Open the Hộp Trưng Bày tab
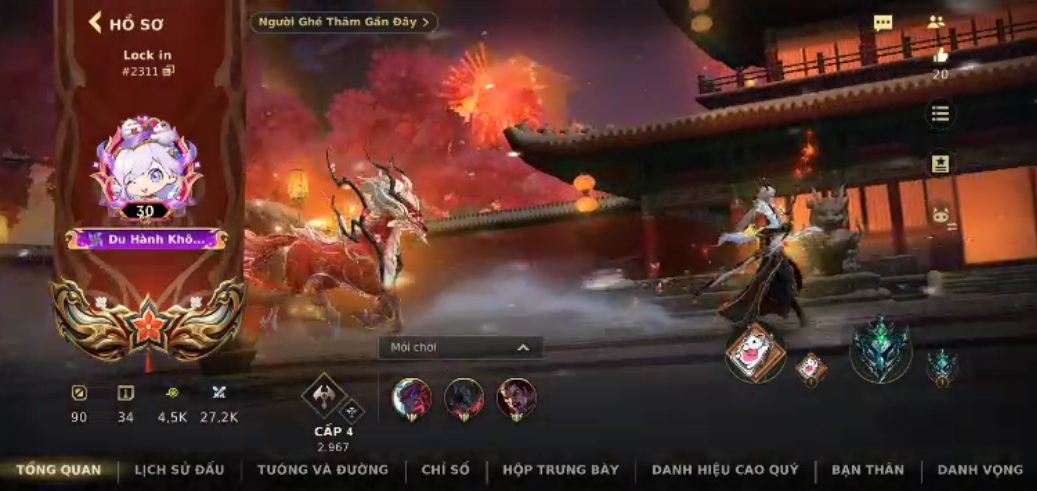Screen dimensions: 1037x491 tap(561, 470)
